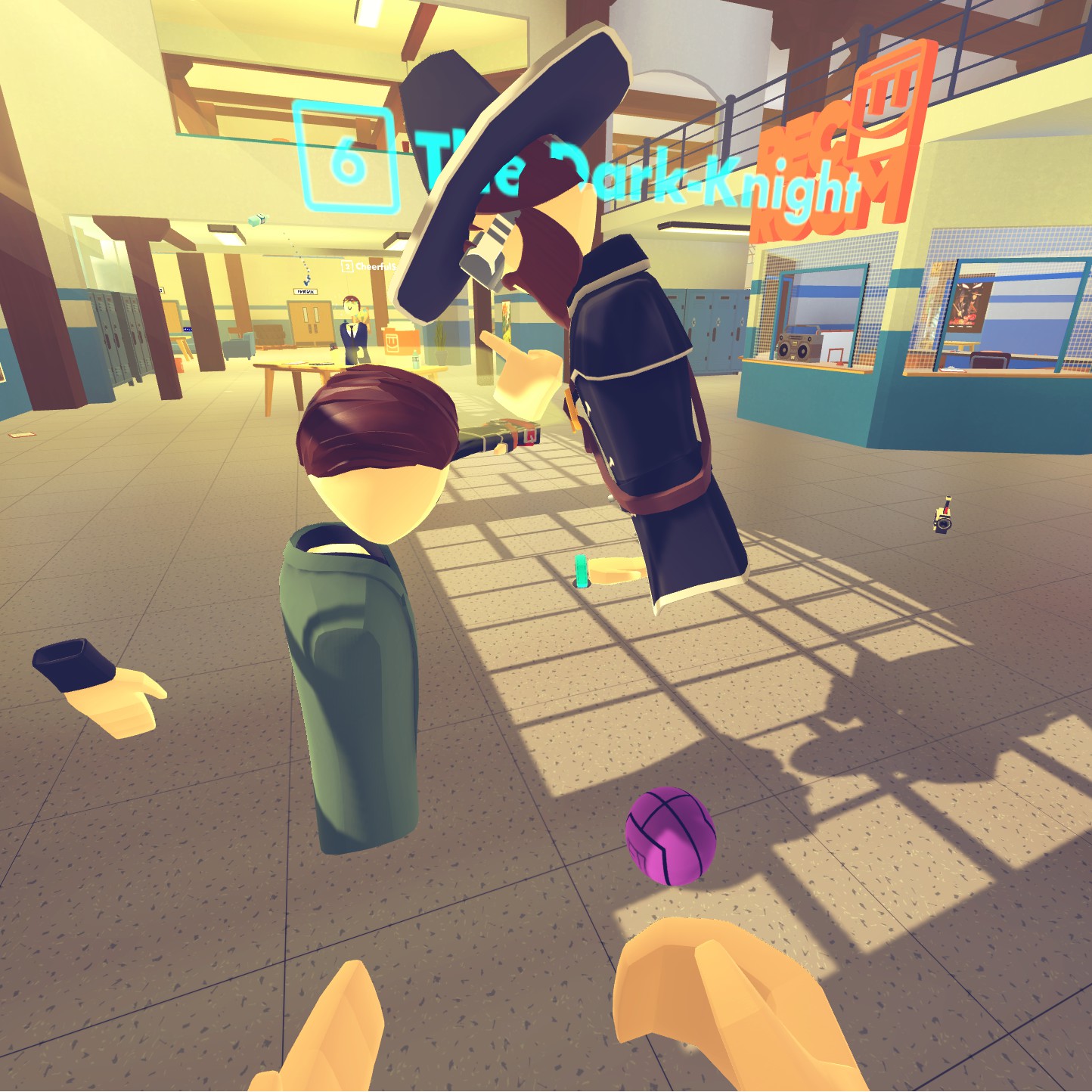Select the boombox behind the window
The width and height of the screenshot is (1092, 1092).
click(799, 349)
